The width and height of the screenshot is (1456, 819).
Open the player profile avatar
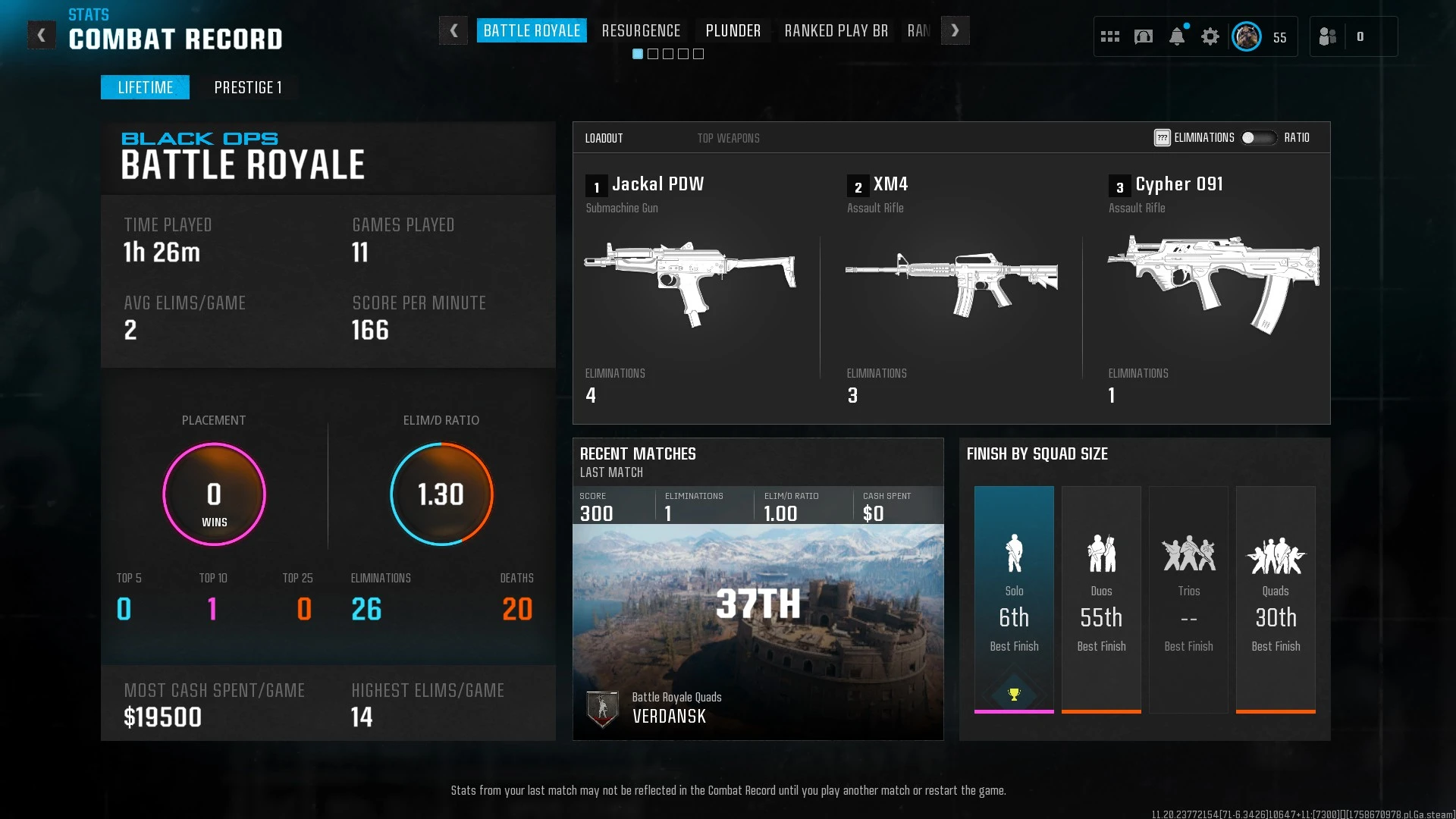coord(1246,36)
